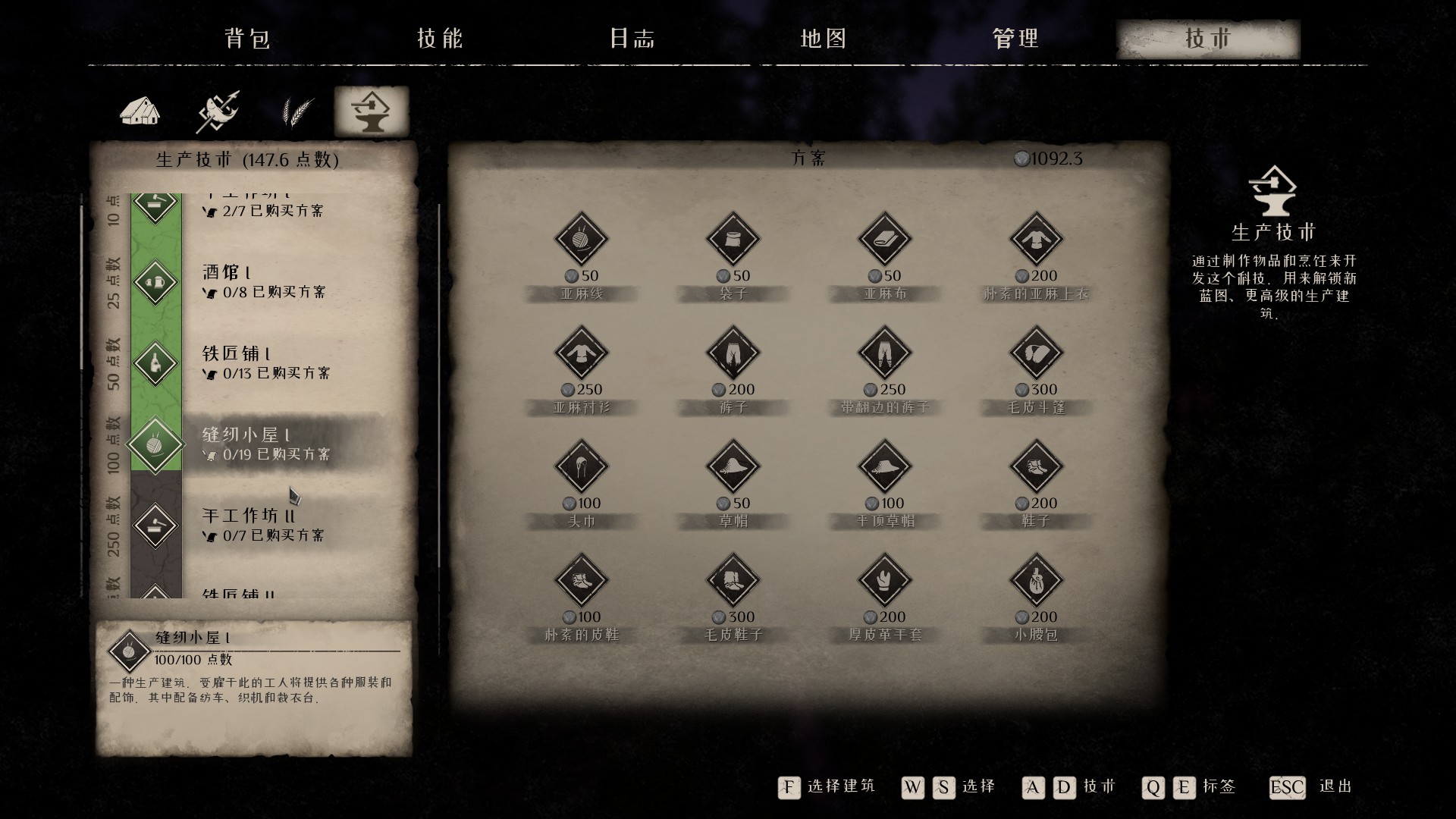1456x819 pixels.
Task: Open the 毛皮斗篷 scheme diamond icon
Action: pos(1035,353)
